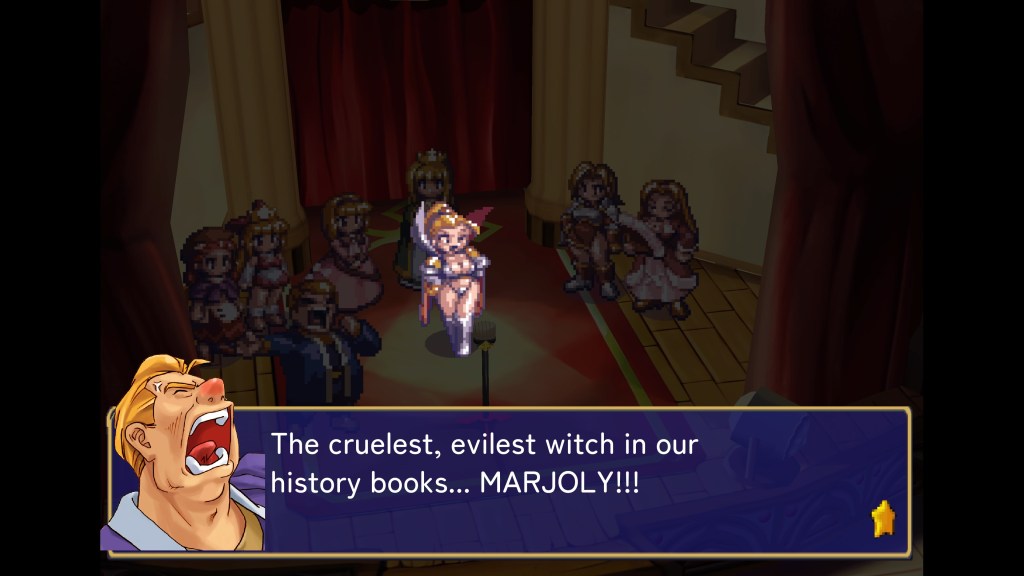Advance dialogue with the gold star icon
The image size is (1024, 576).
click(883, 518)
